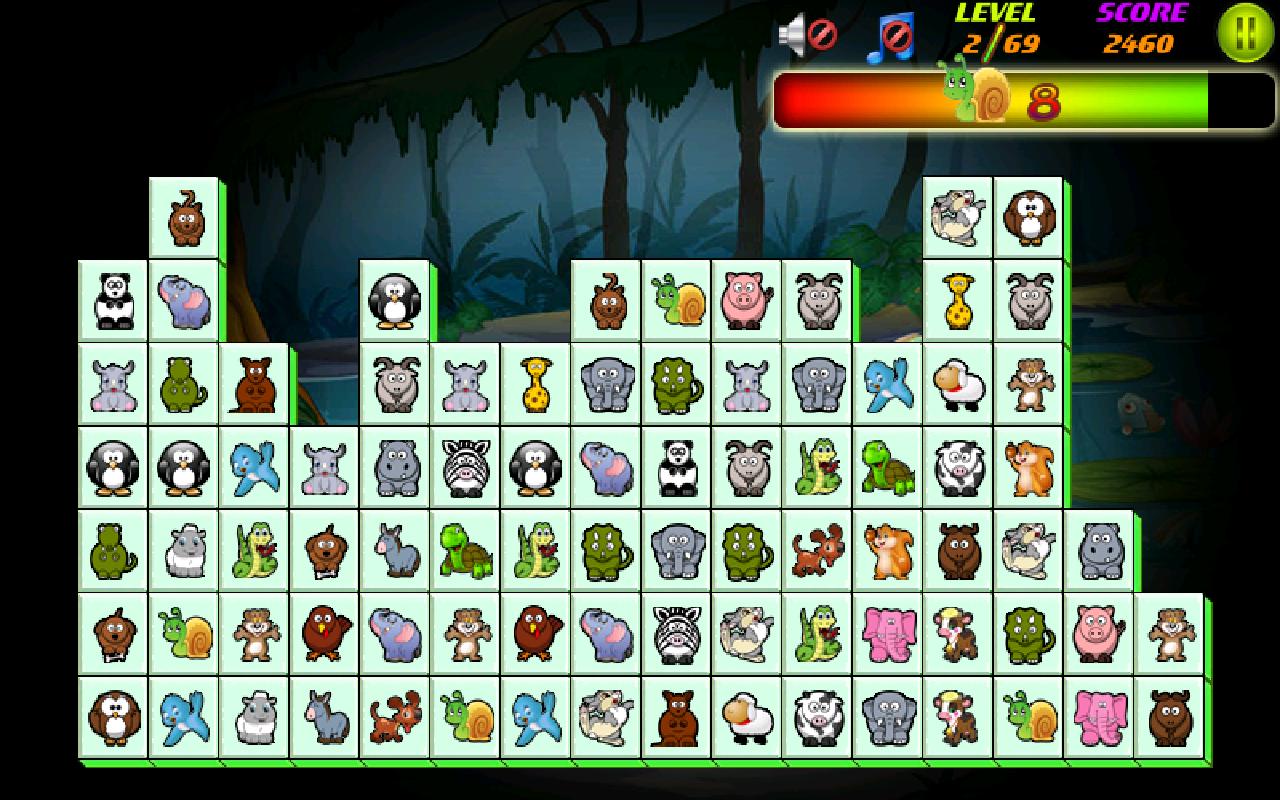Click the turtle tile next to the snake
Screen dimensions: 1280x800
(x=886, y=466)
